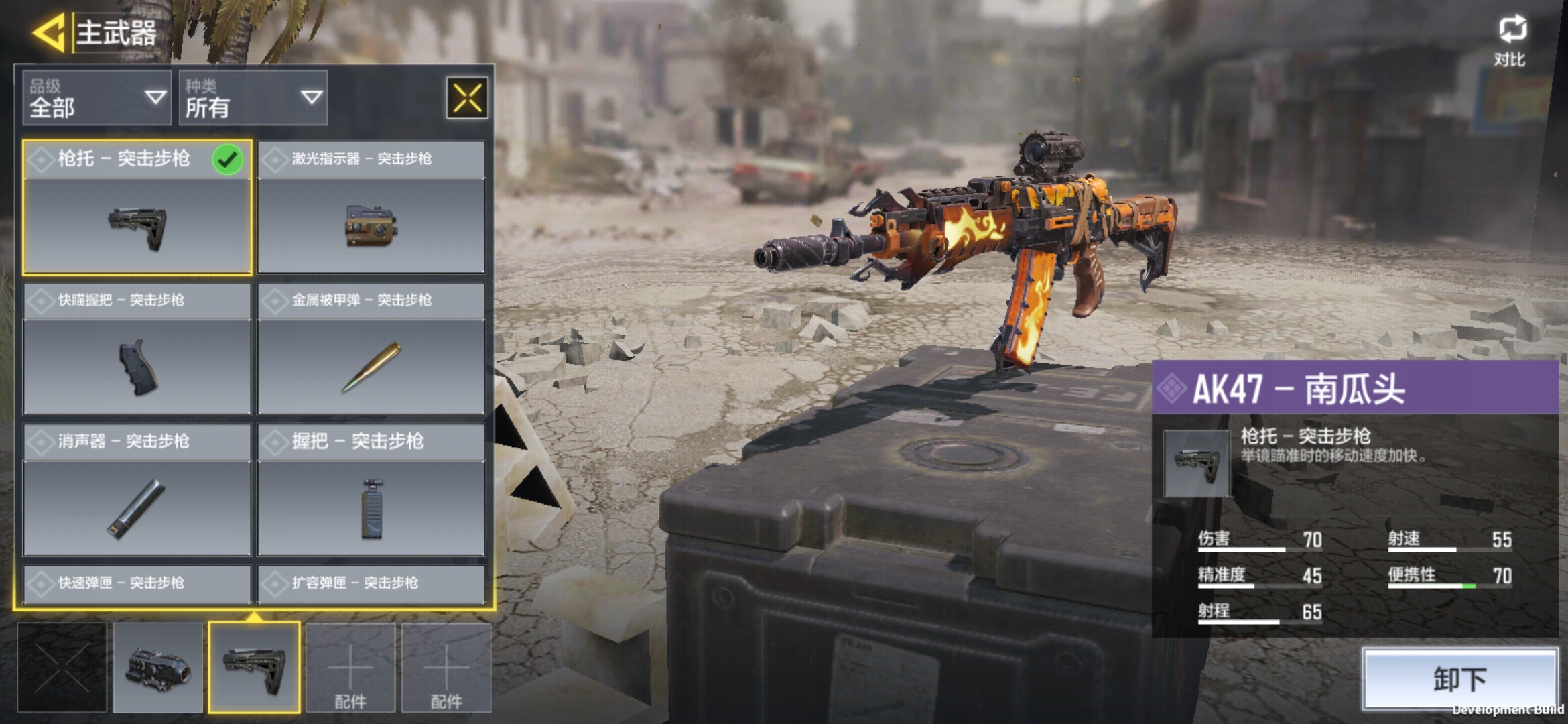This screenshot has height=724, width=1568.
Task: Choose the 消声器 suppressor attachment
Action: (137, 490)
